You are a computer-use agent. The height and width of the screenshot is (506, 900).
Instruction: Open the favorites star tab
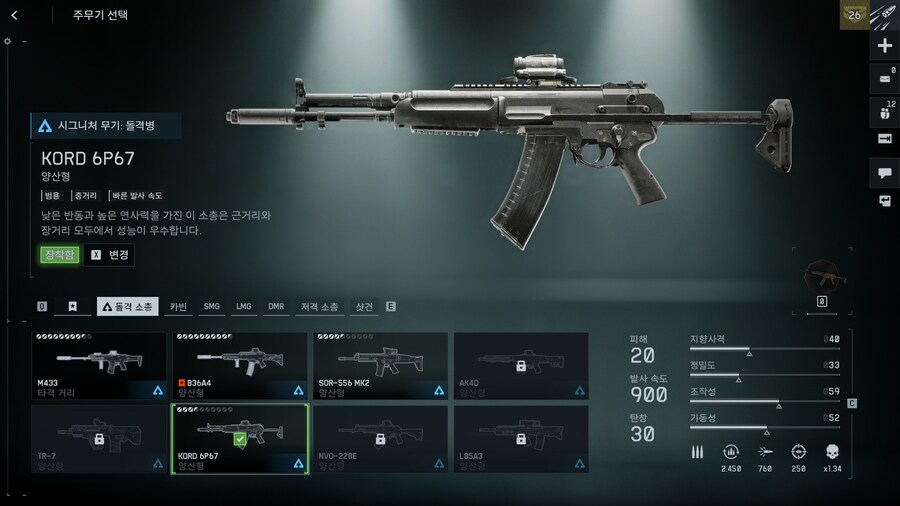[x=72, y=306]
